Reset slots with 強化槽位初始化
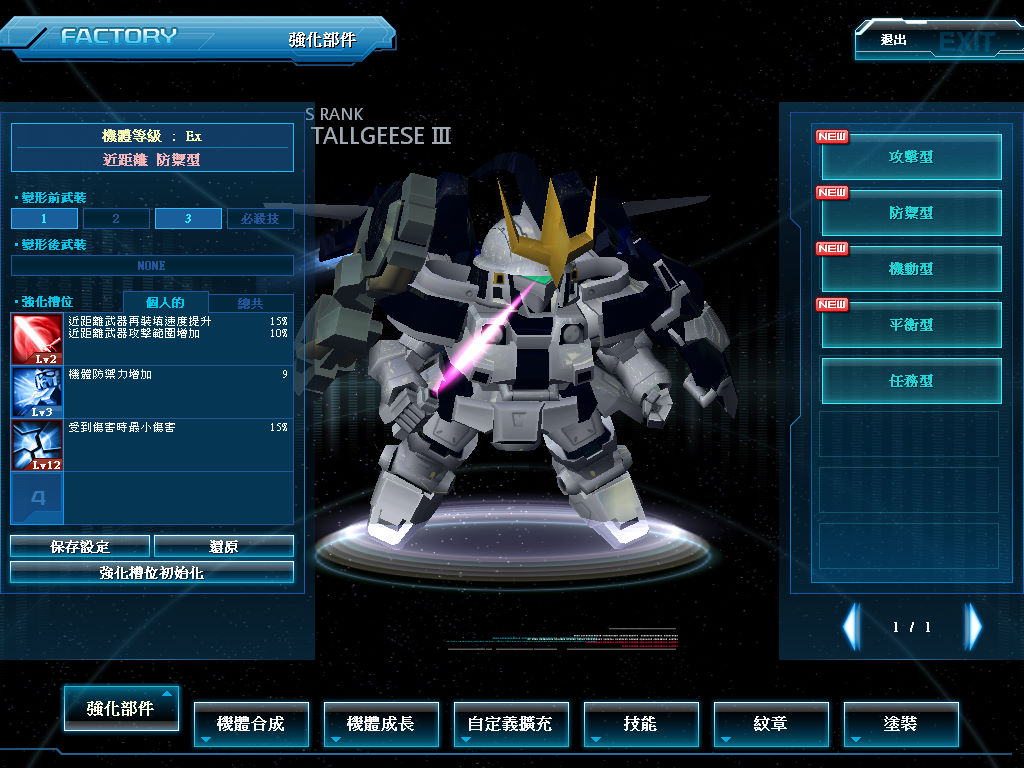 click(x=152, y=572)
